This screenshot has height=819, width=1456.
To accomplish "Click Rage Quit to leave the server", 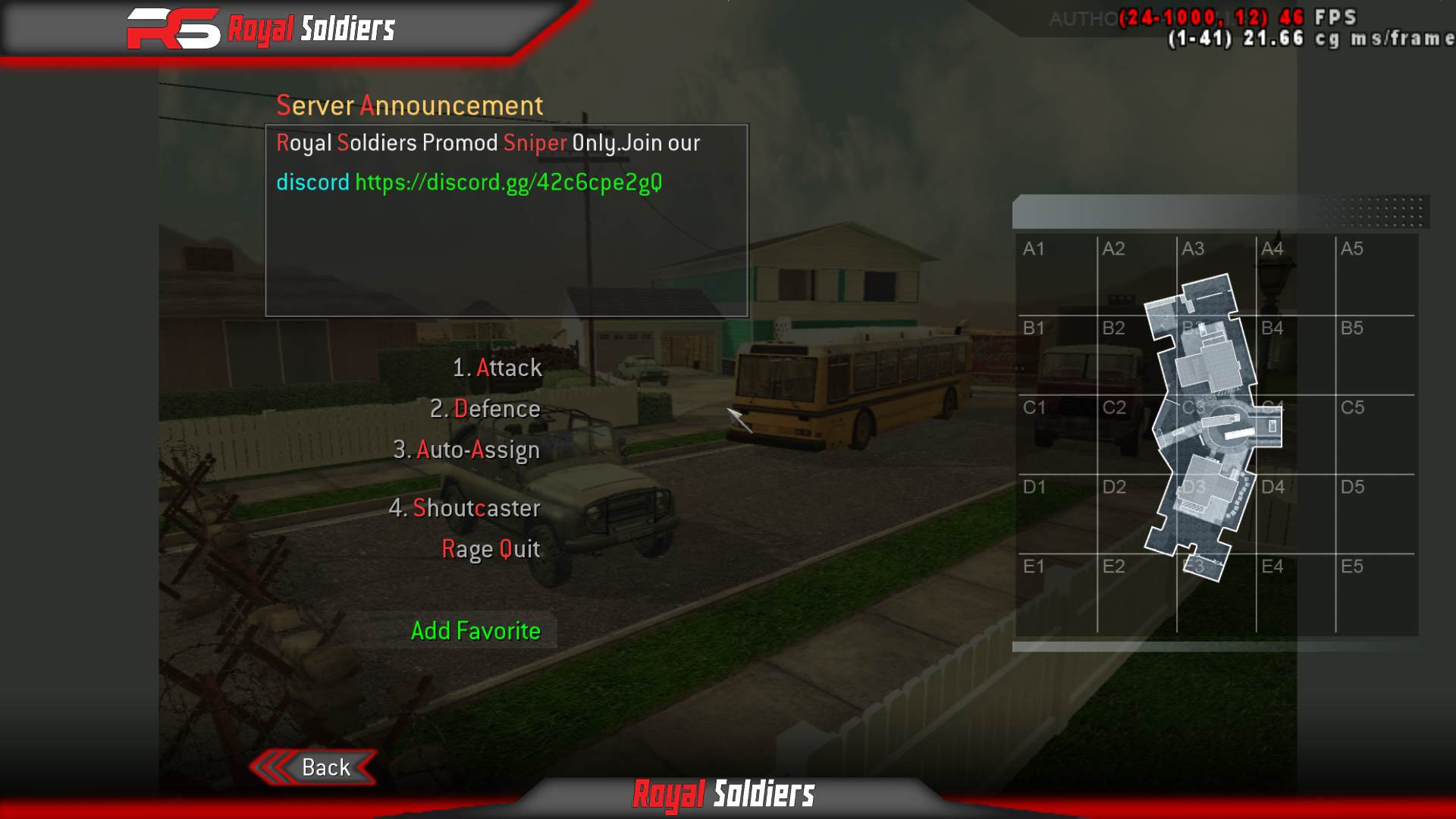I will pos(491,549).
